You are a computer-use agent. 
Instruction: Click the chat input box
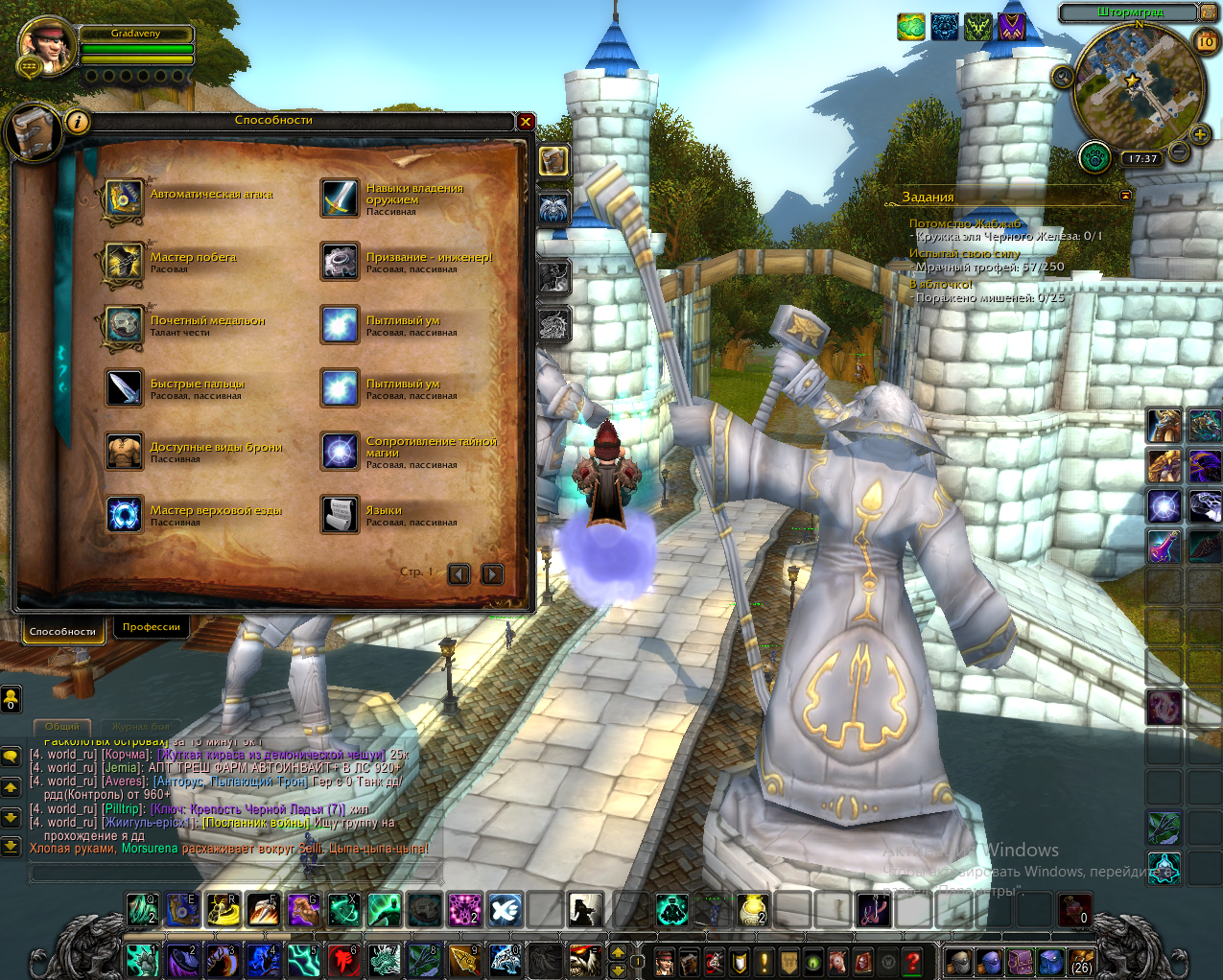pyautogui.click(x=235, y=872)
